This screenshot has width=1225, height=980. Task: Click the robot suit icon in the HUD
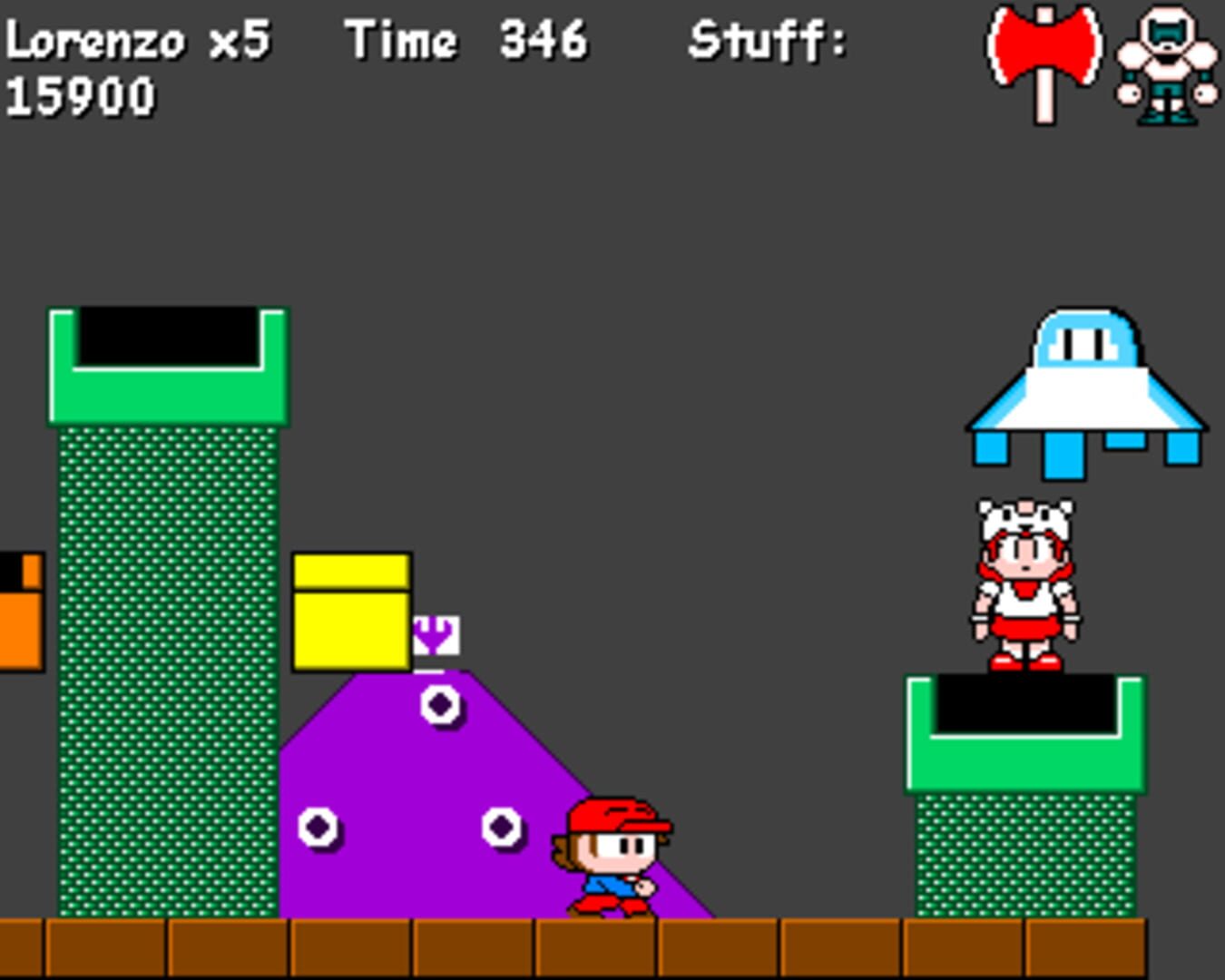pyautogui.click(x=1165, y=64)
